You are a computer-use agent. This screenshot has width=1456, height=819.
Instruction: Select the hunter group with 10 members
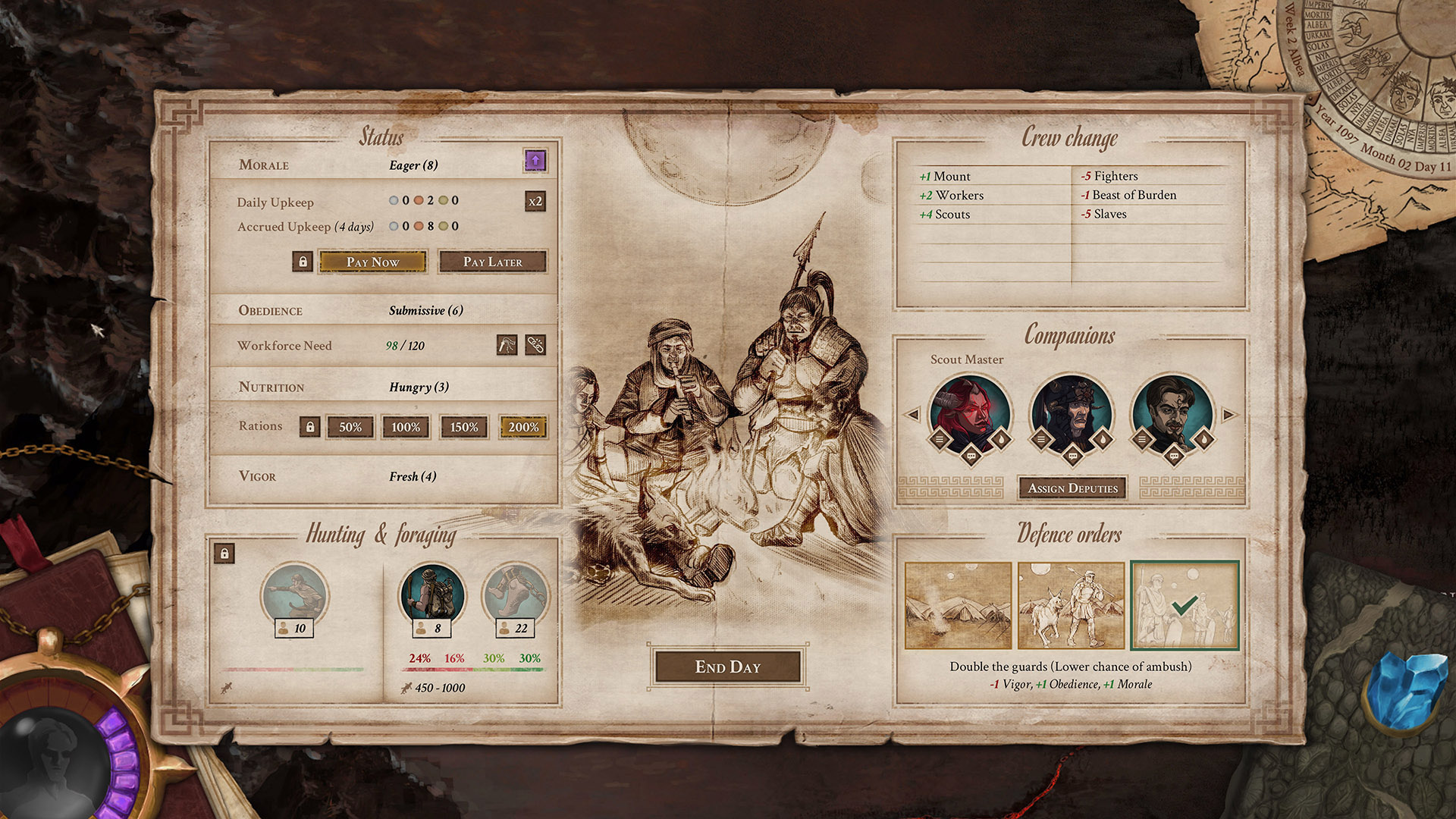point(294,594)
